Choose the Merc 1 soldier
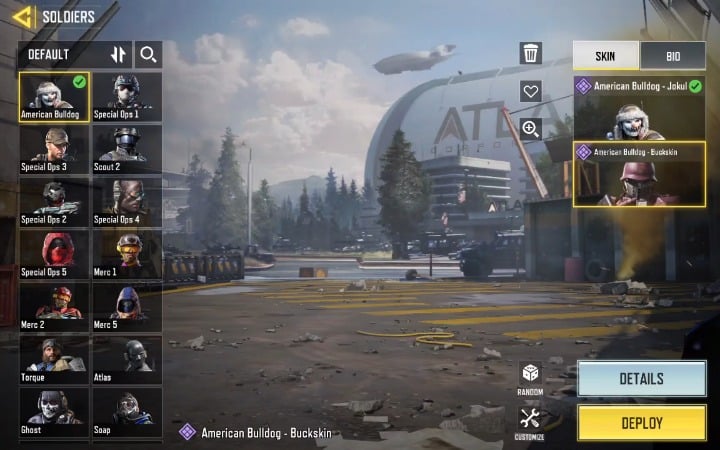 click(126, 254)
